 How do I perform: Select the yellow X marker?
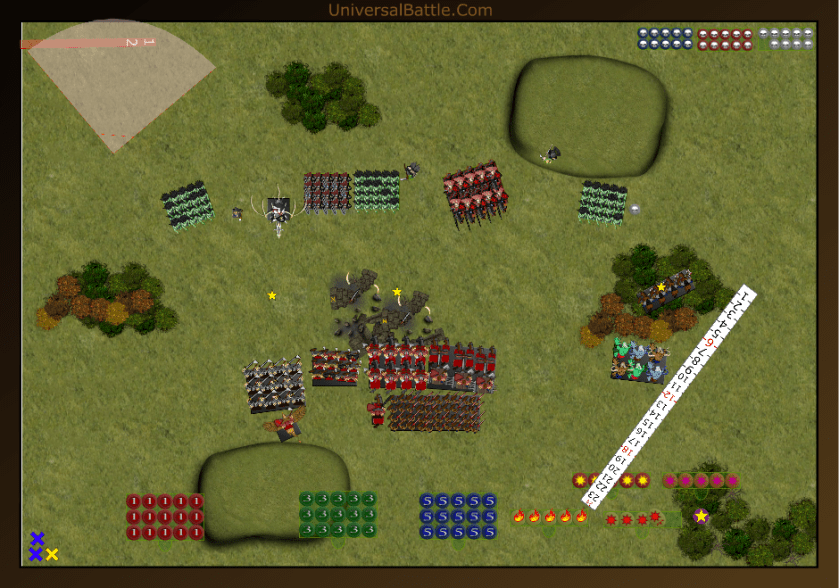[x=52, y=554]
